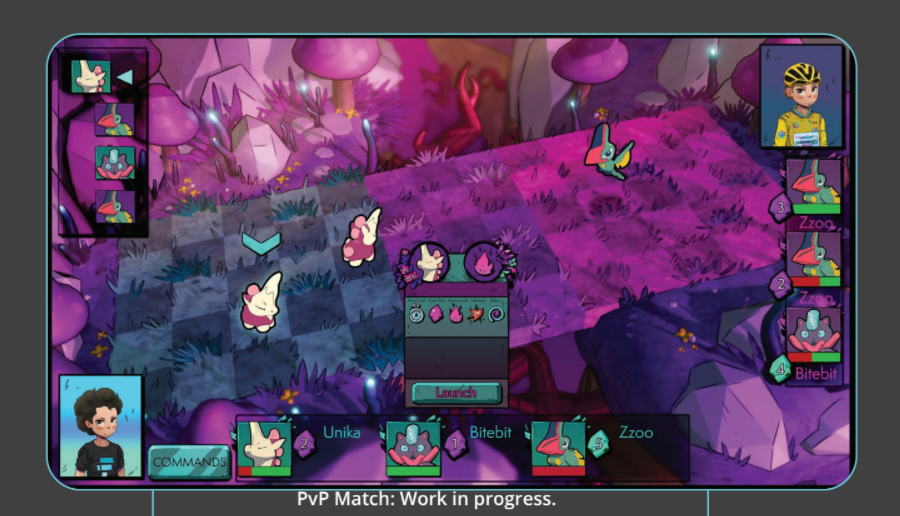This screenshot has width=900, height=516.
Task: Select the opponent's level 4 Bitebit card
Action: (814, 335)
